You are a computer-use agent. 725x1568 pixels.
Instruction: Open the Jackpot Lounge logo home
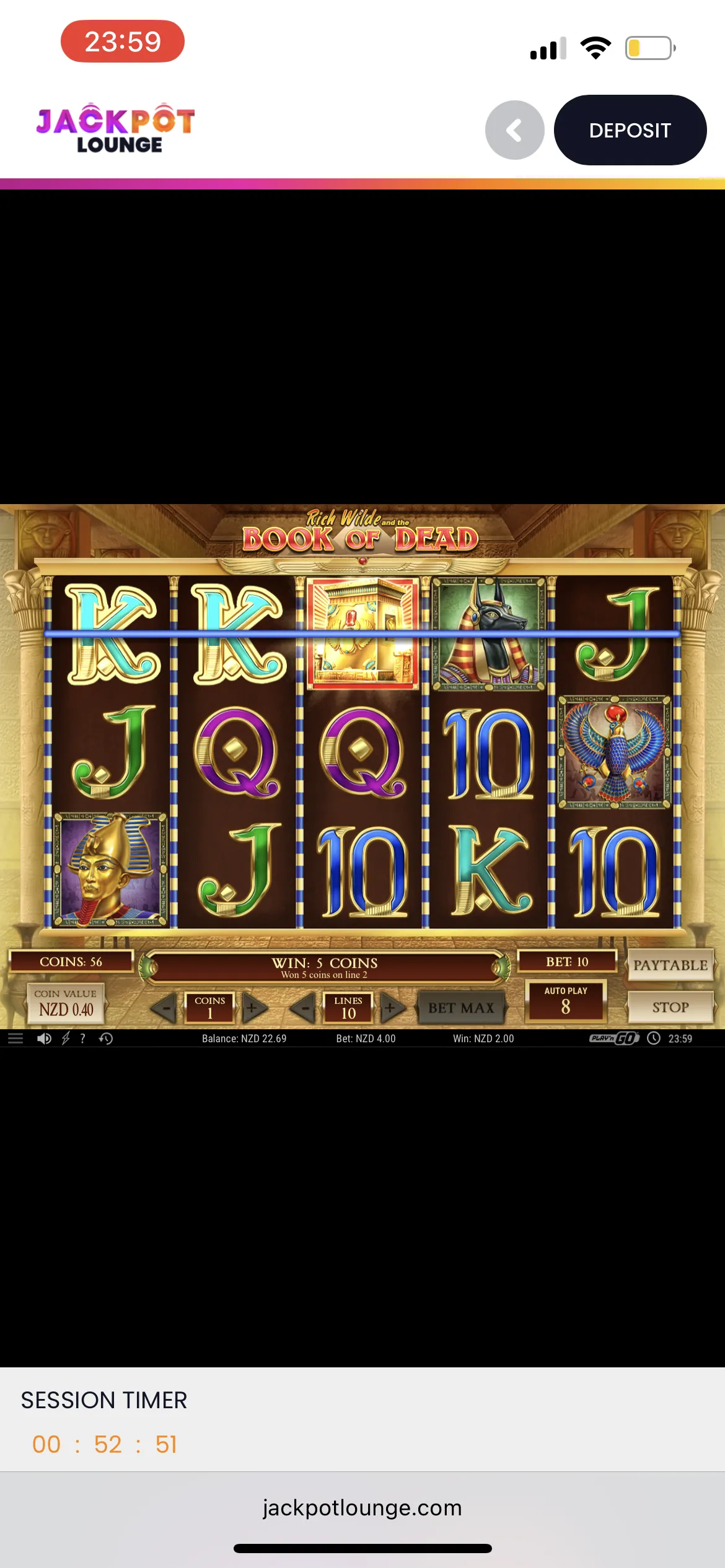[116, 128]
